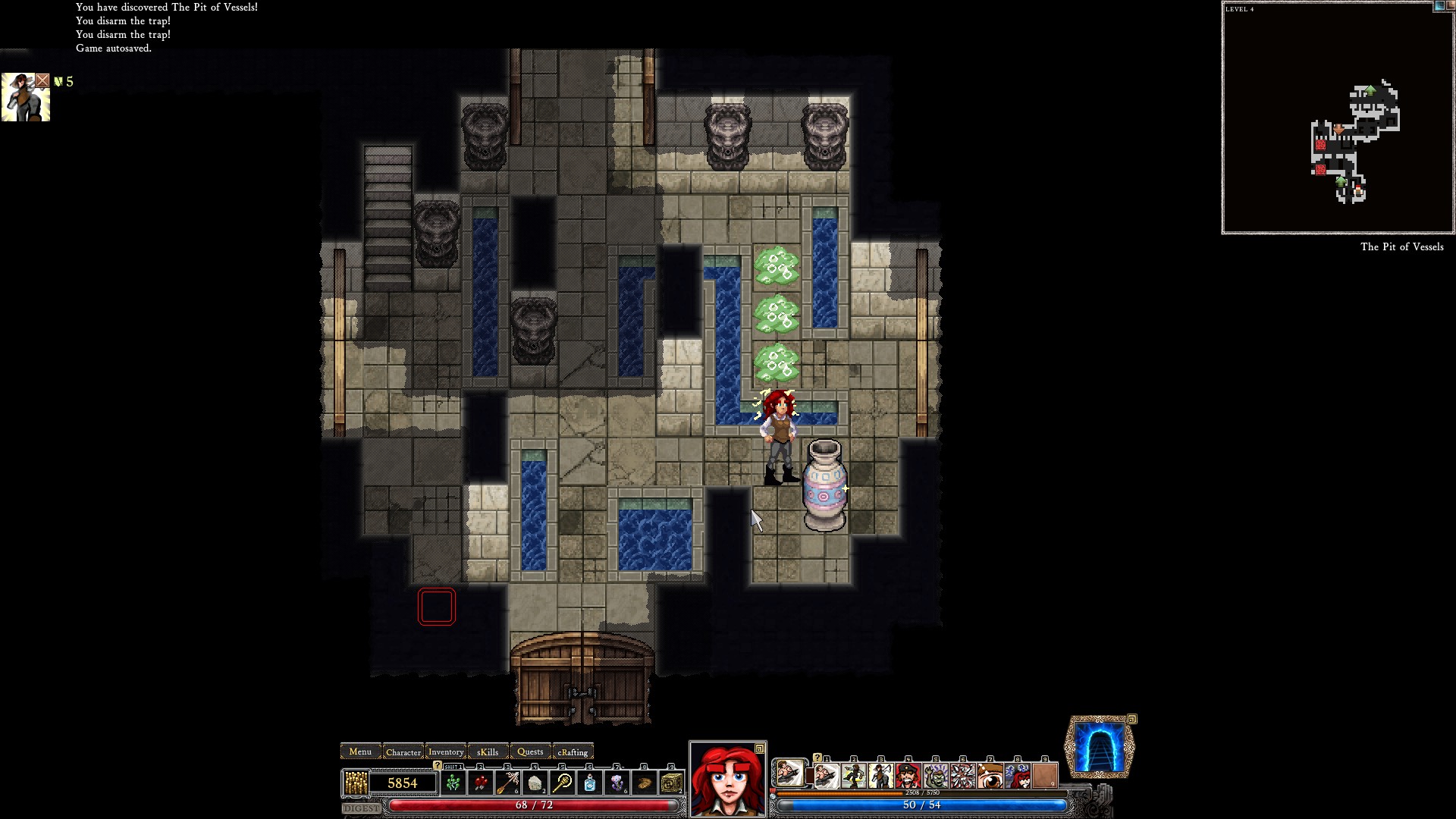The height and width of the screenshot is (819, 1456).
Task: Select the golden wand item slot
Action: pyautogui.click(x=563, y=783)
